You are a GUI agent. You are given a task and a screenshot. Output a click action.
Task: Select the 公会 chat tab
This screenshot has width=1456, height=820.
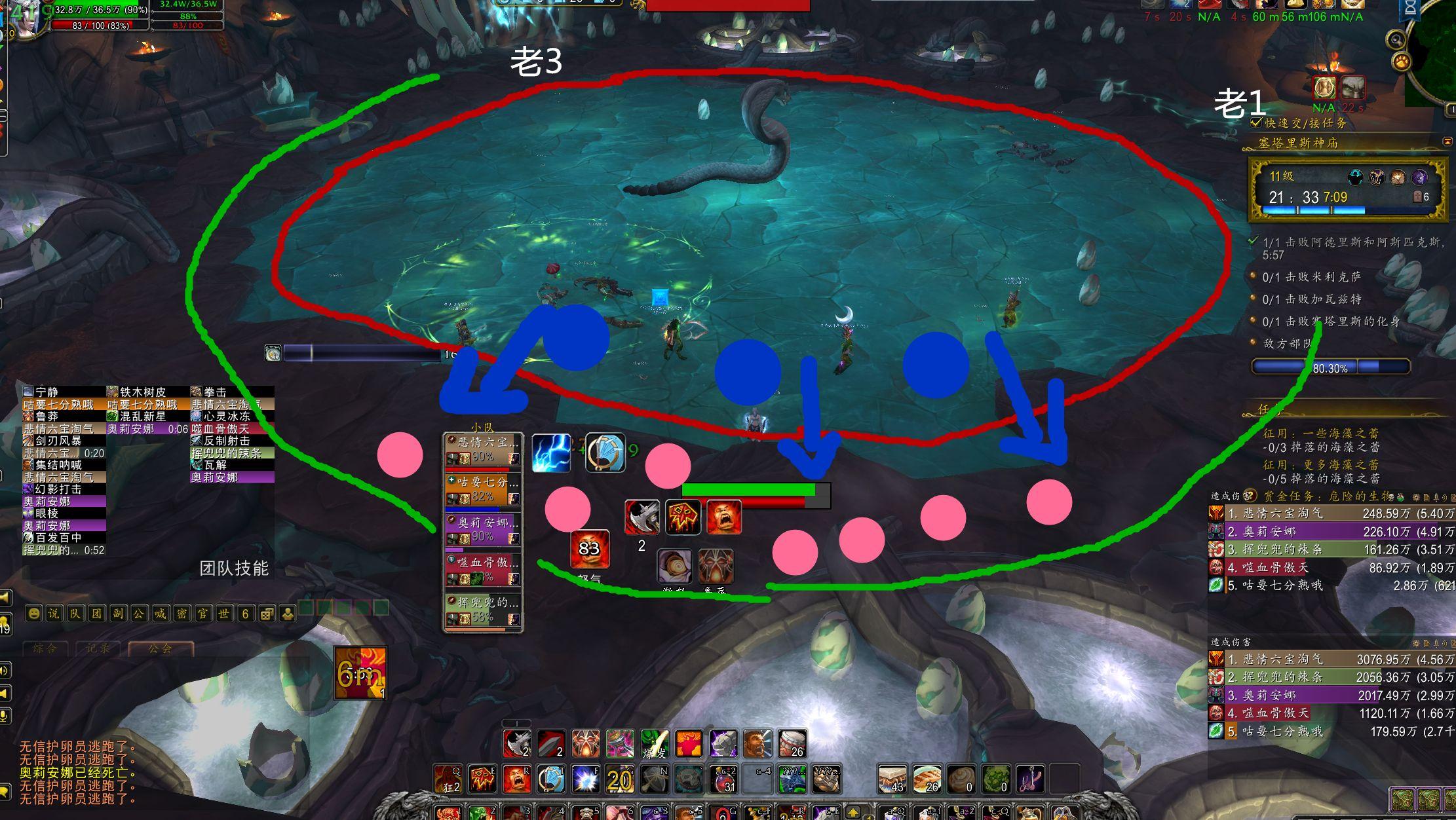pyautogui.click(x=161, y=648)
